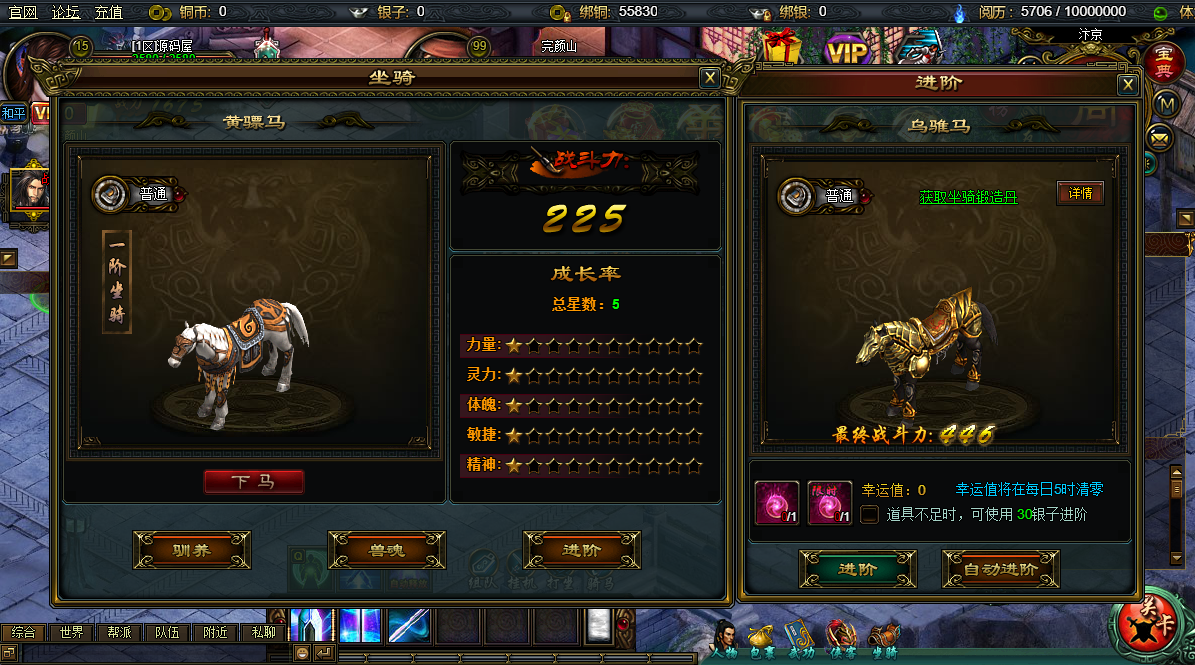
Task: Click the 进阶 button under the growth stats
Action: click(x=581, y=550)
